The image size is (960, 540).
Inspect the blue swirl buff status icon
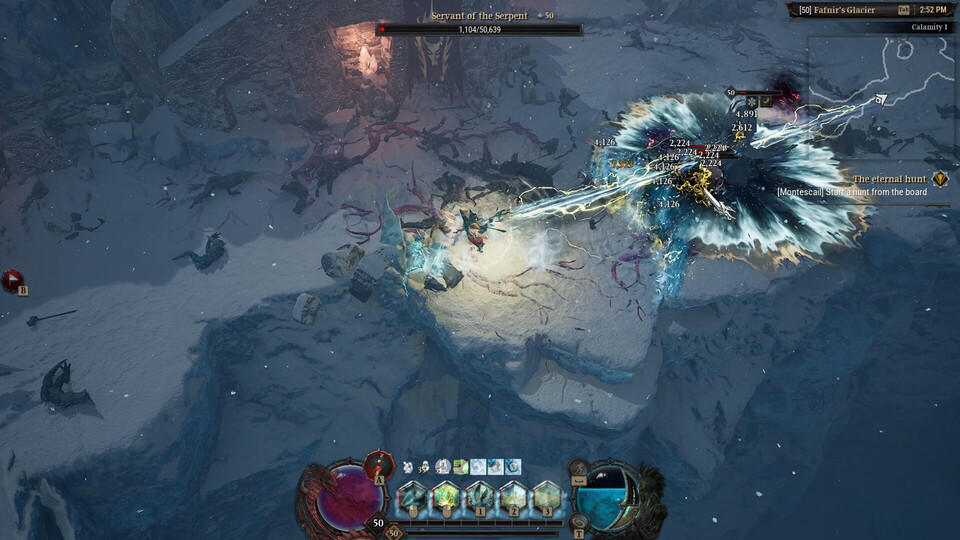click(x=513, y=467)
